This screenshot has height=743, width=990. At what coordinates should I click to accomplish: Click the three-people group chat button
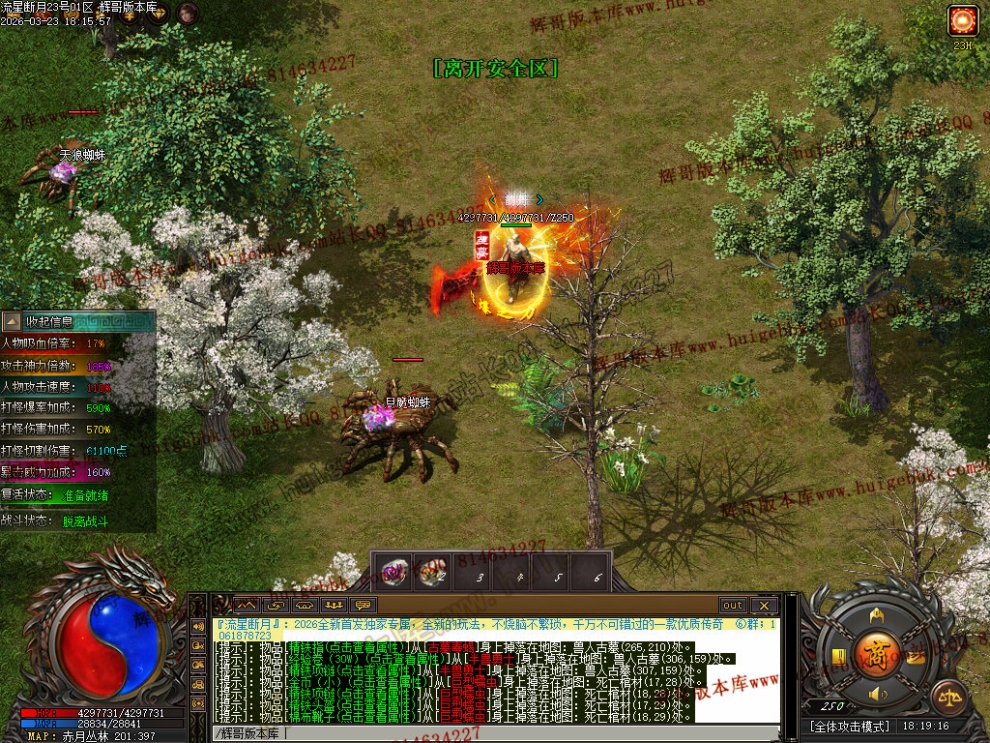point(334,605)
